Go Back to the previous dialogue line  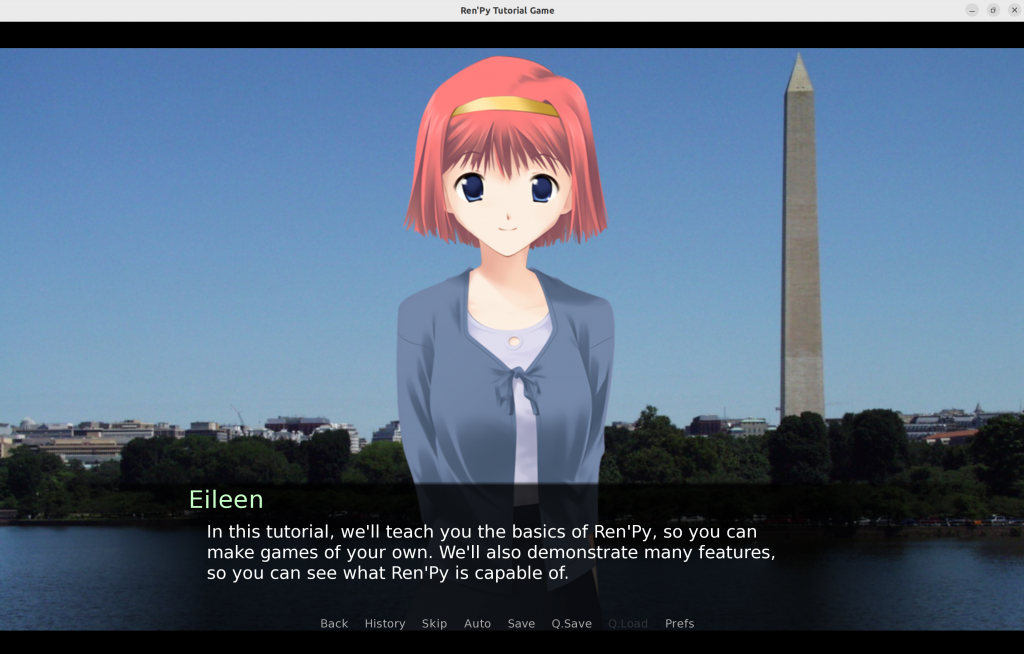pos(334,623)
